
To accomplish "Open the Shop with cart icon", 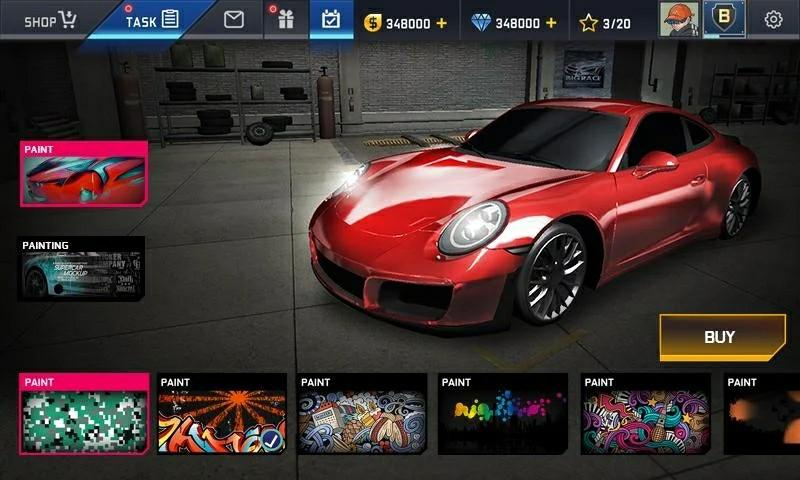I will click(x=50, y=20).
